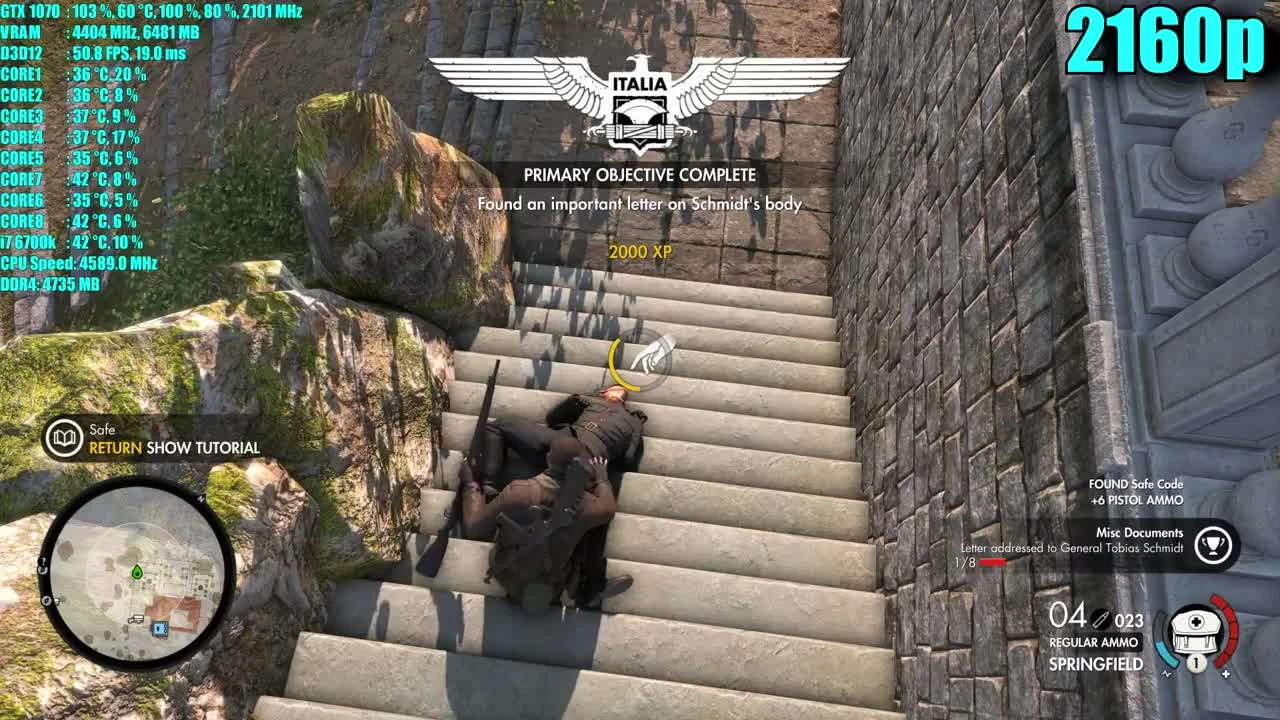Select the blue safe marker on the minimap
This screenshot has width=1280, height=720.
pyautogui.click(x=159, y=629)
